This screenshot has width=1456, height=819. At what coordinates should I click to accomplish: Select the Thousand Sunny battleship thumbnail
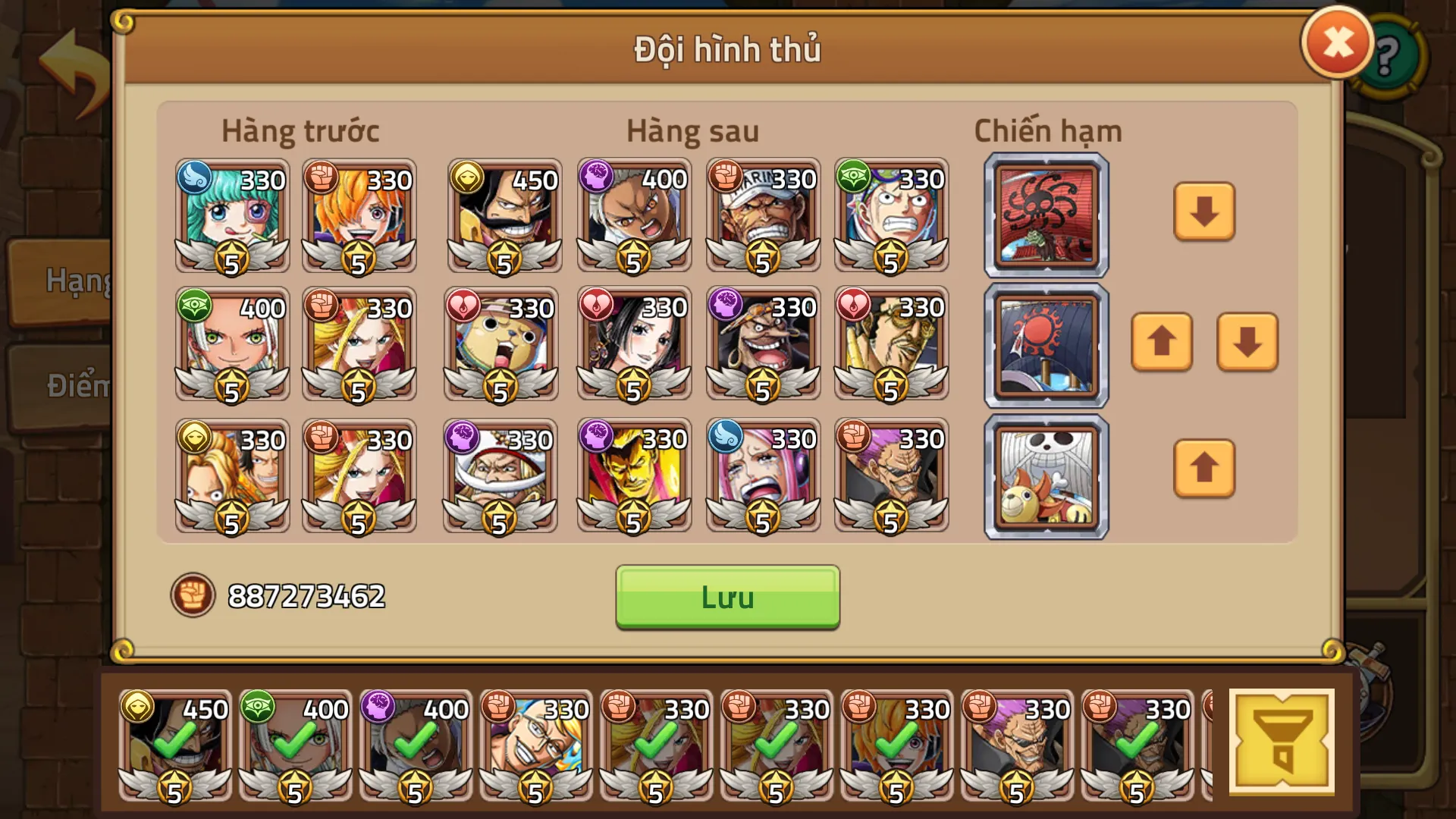[x=1045, y=475]
